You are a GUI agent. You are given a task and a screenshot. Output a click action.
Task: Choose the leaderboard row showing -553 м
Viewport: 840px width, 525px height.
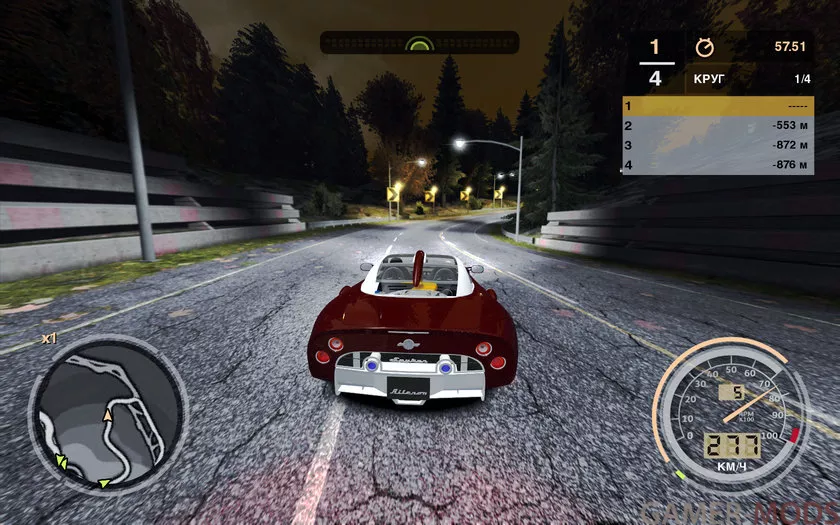718,126
